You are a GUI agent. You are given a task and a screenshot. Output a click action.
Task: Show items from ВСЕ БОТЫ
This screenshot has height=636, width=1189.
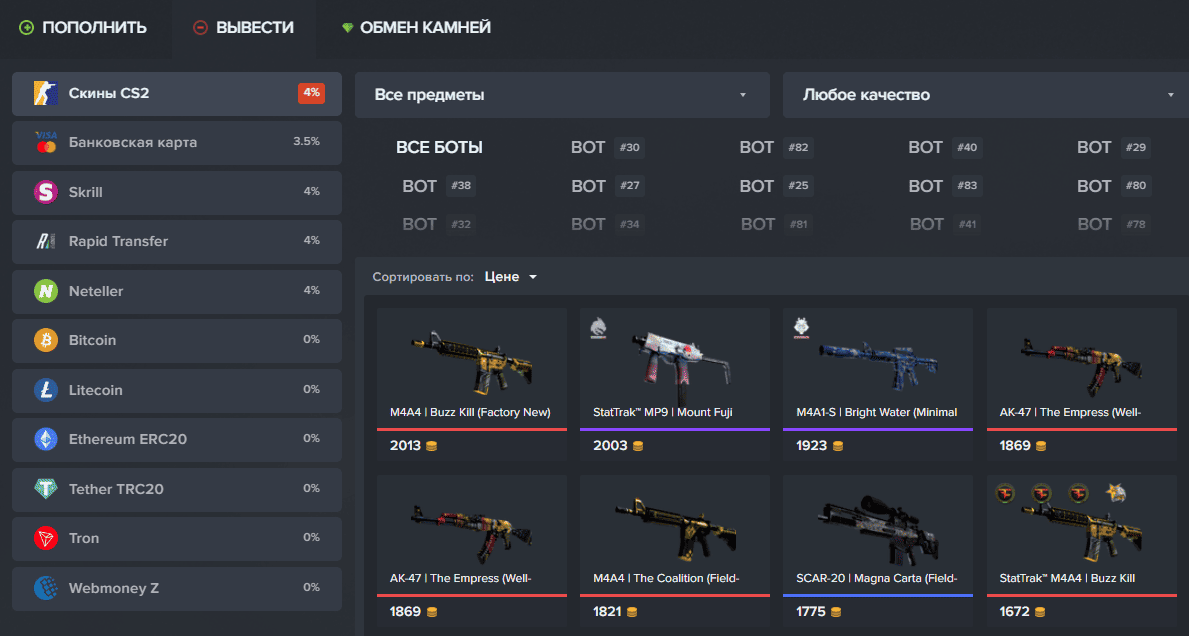coord(439,148)
